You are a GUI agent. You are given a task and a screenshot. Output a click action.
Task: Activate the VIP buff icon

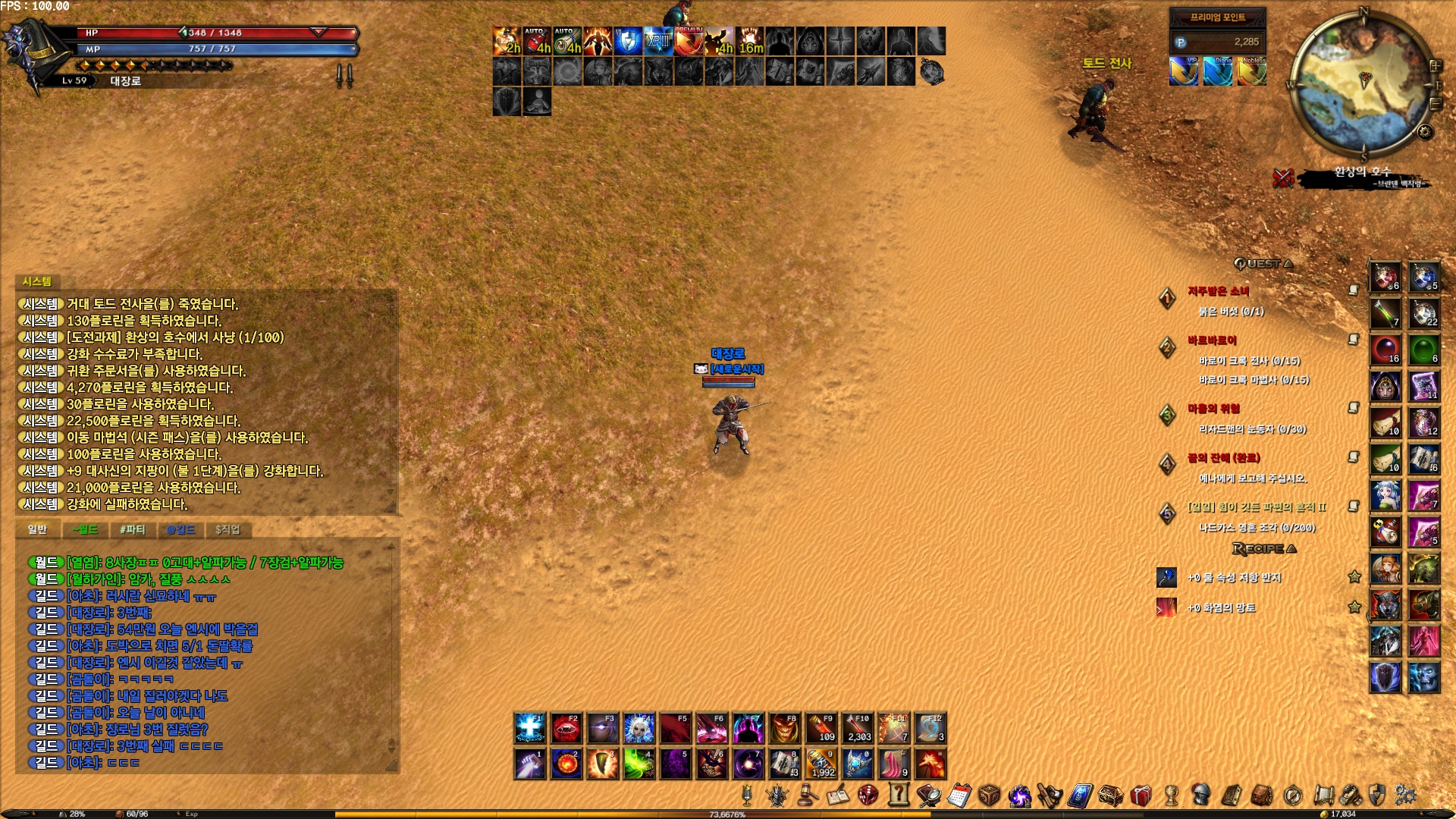click(1184, 72)
